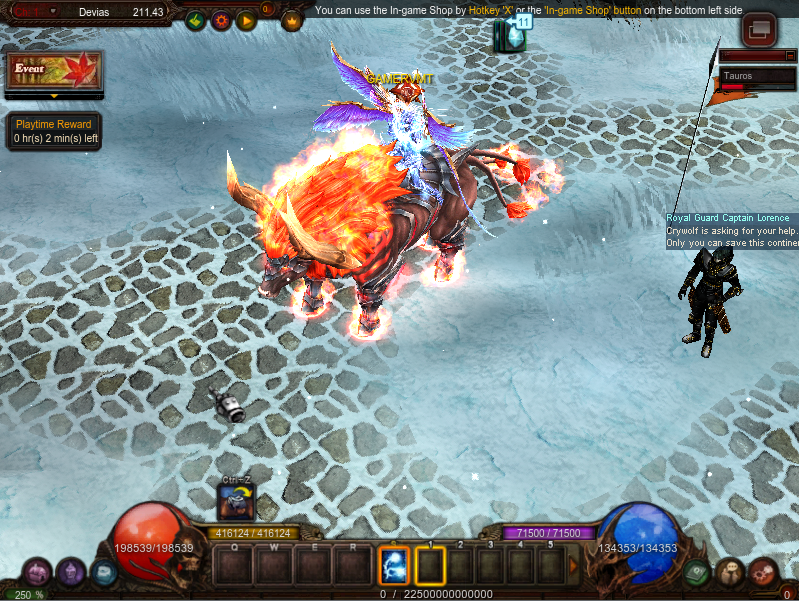Click the yellow play arrow icon
Image resolution: width=799 pixels, height=601 pixels.
tap(246, 19)
